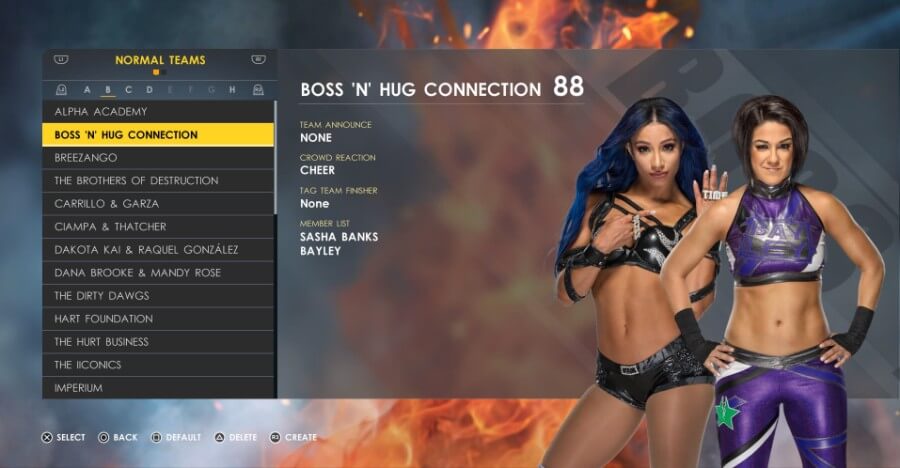900x468 pixels.
Task: Switch to the letter C filter tab
Action: [x=129, y=90]
